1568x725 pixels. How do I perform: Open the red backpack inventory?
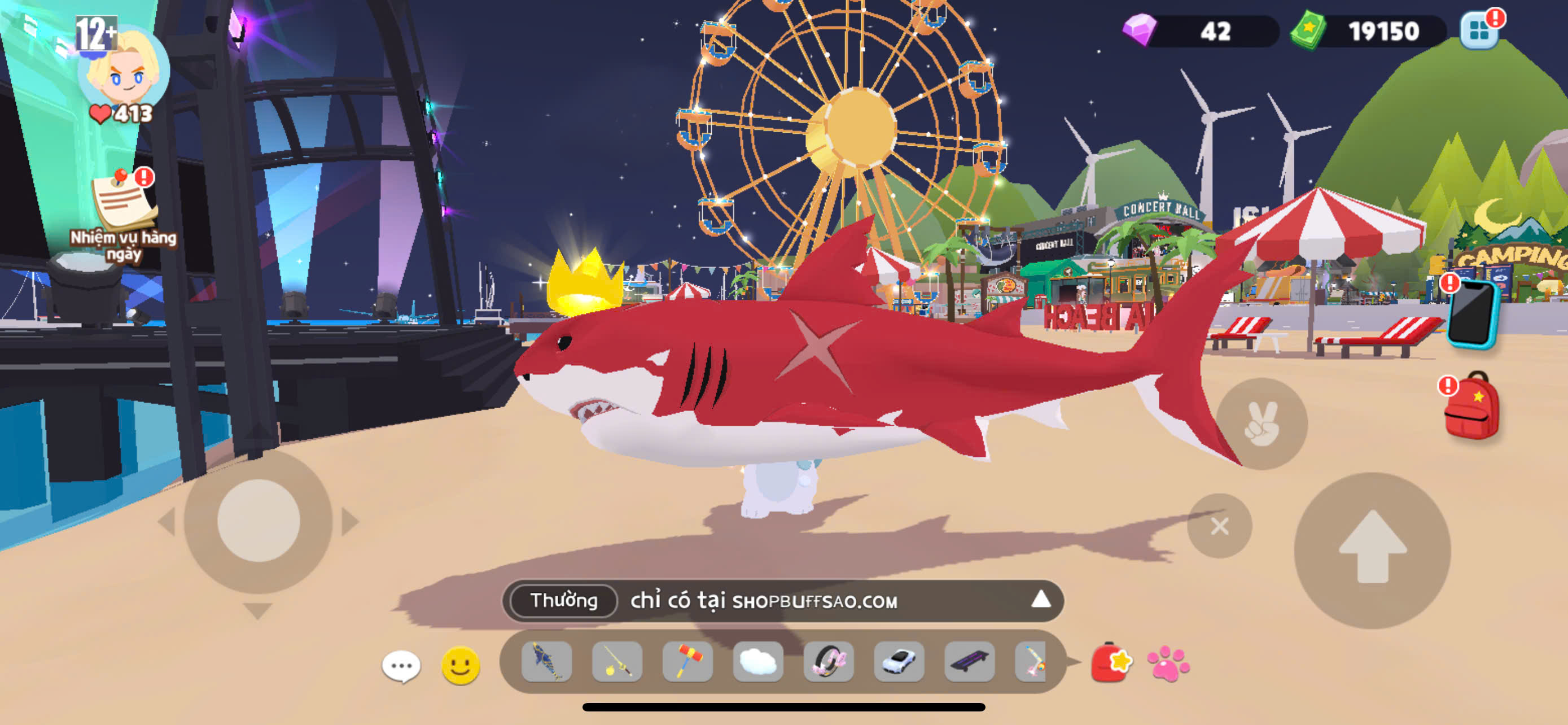(x=1472, y=407)
